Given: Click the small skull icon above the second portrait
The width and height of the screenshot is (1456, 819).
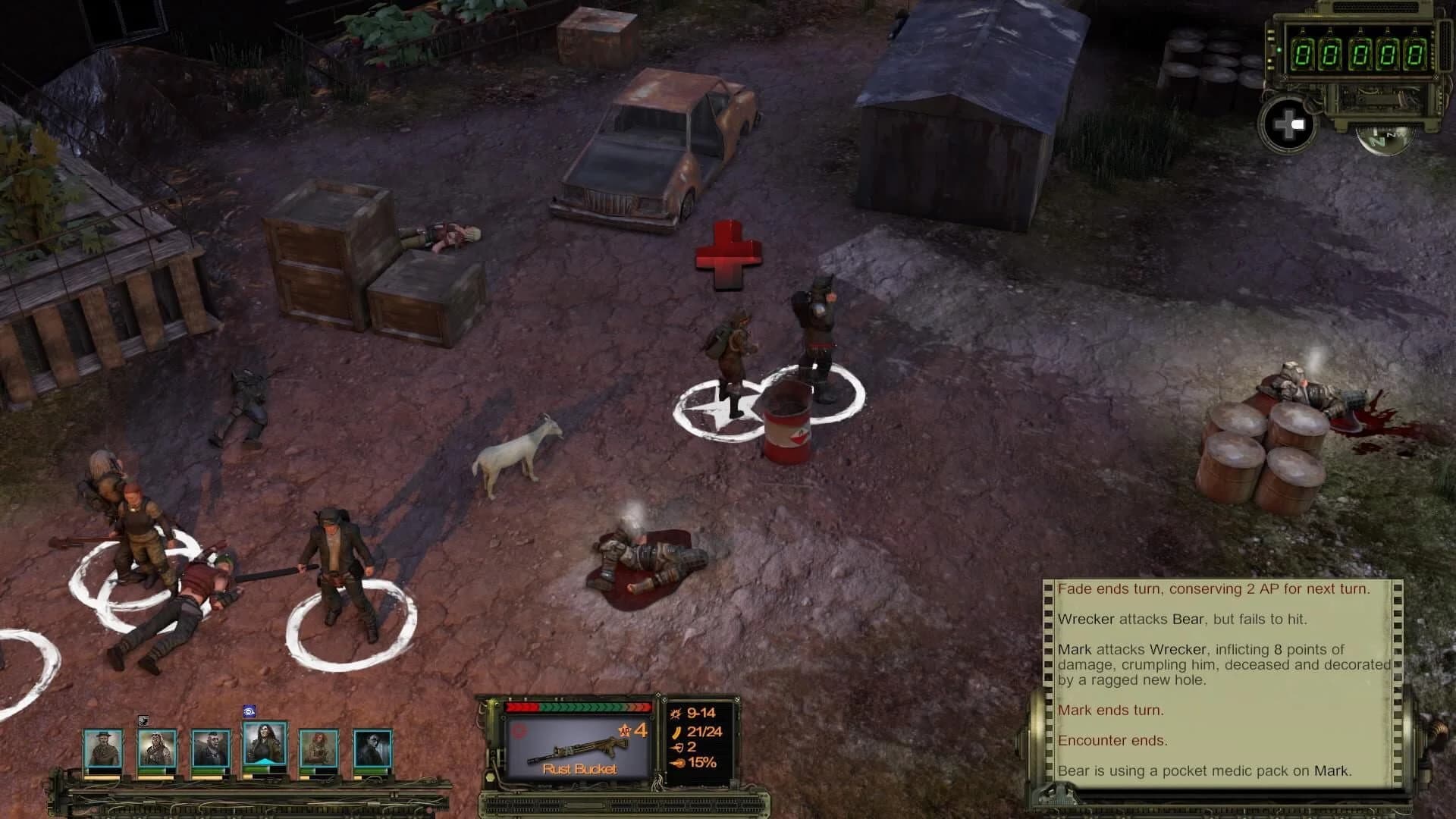Looking at the screenshot, I should [143, 720].
